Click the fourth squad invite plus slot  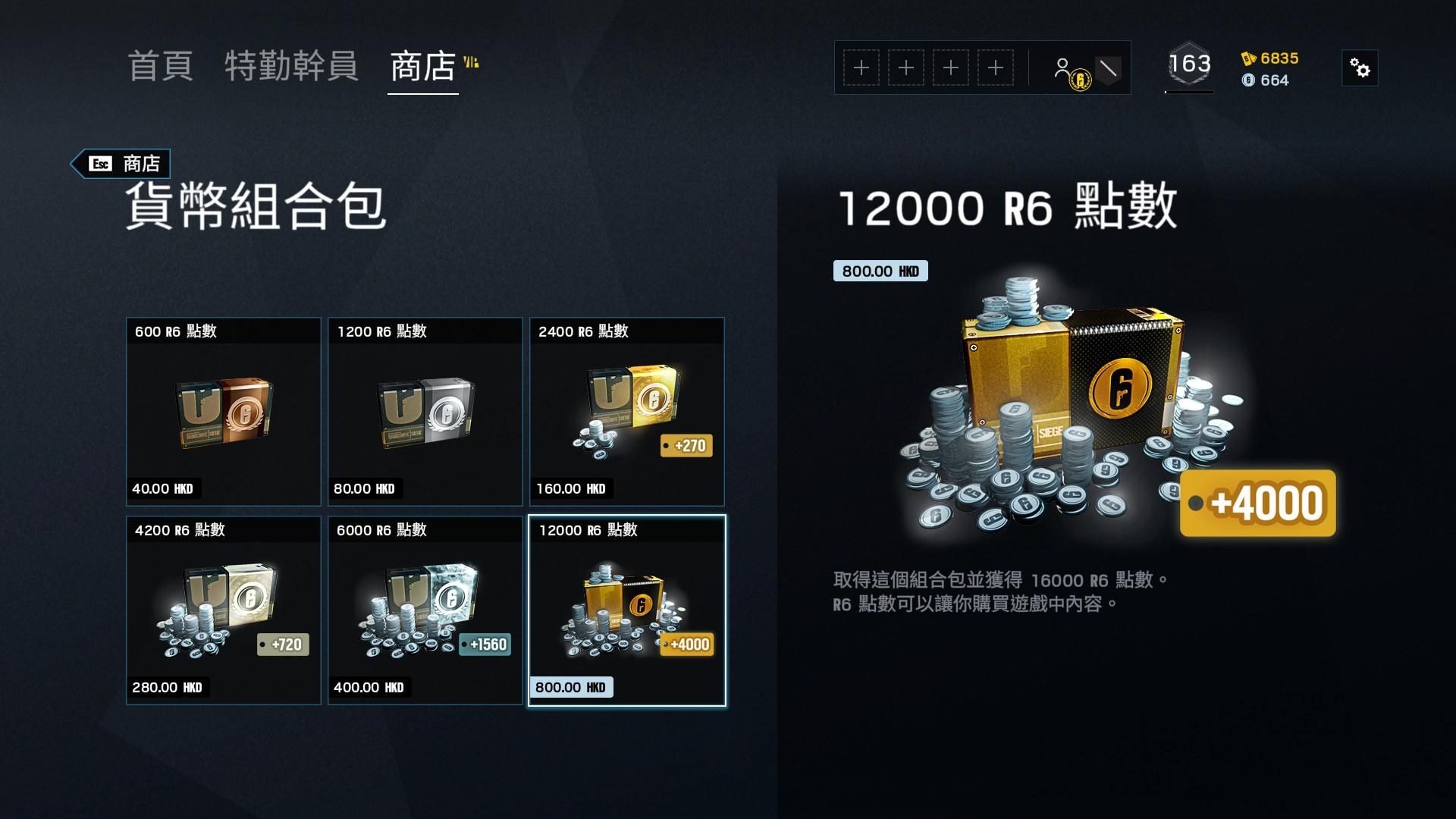pos(997,67)
